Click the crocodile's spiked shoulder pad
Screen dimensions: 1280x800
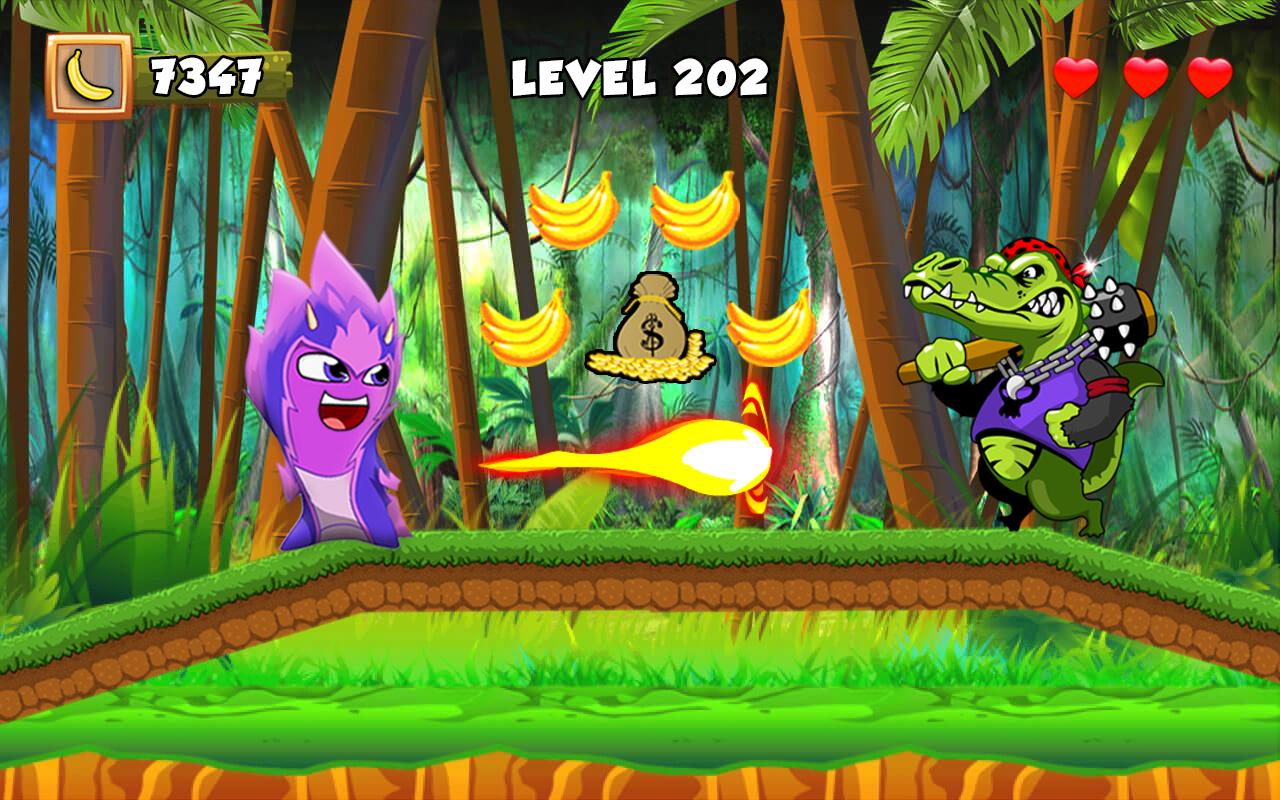click(x=1115, y=315)
